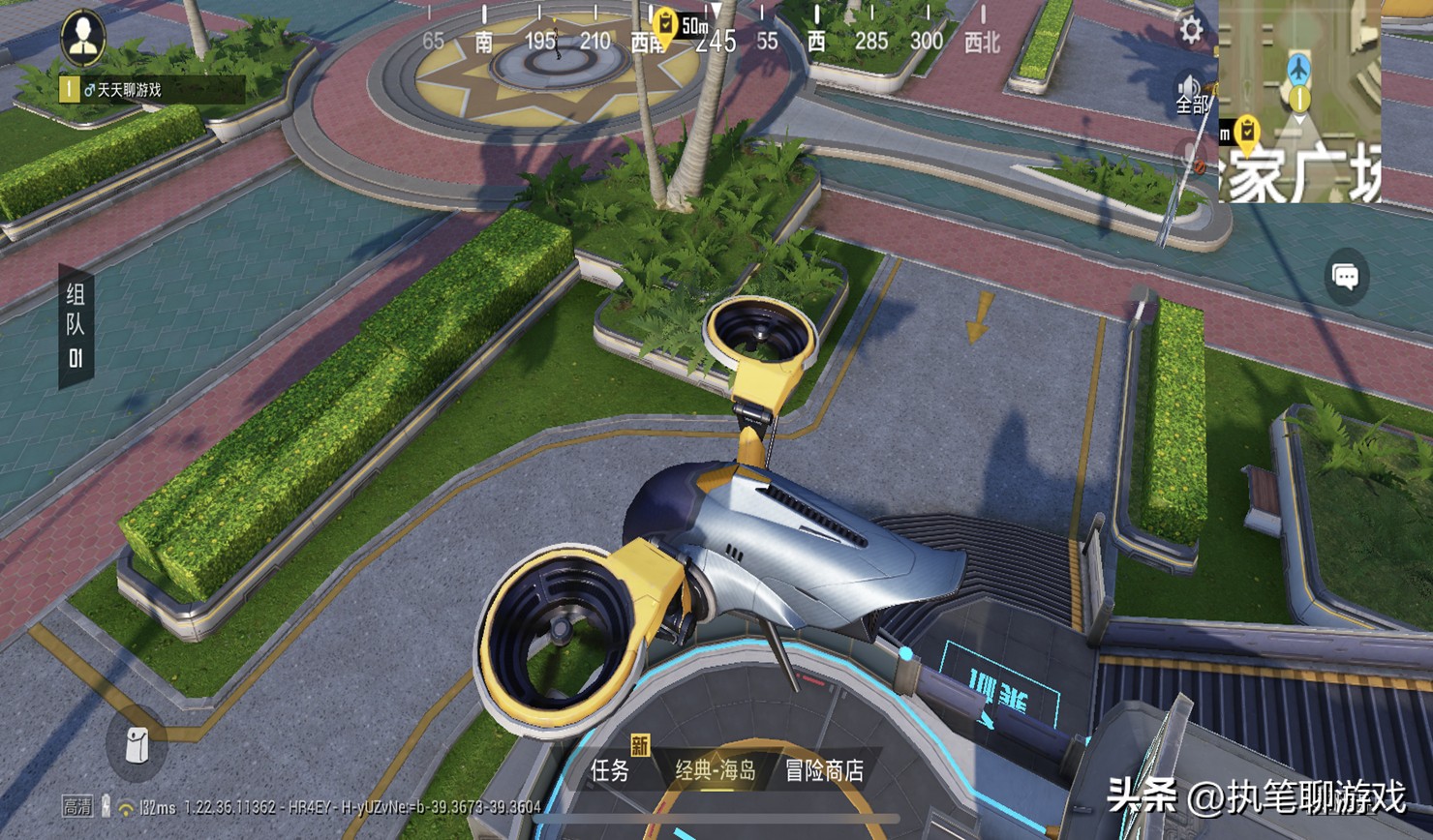Image resolution: width=1433 pixels, height=840 pixels.
Task: Click the player avatar portrait
Action: point(83,38)
